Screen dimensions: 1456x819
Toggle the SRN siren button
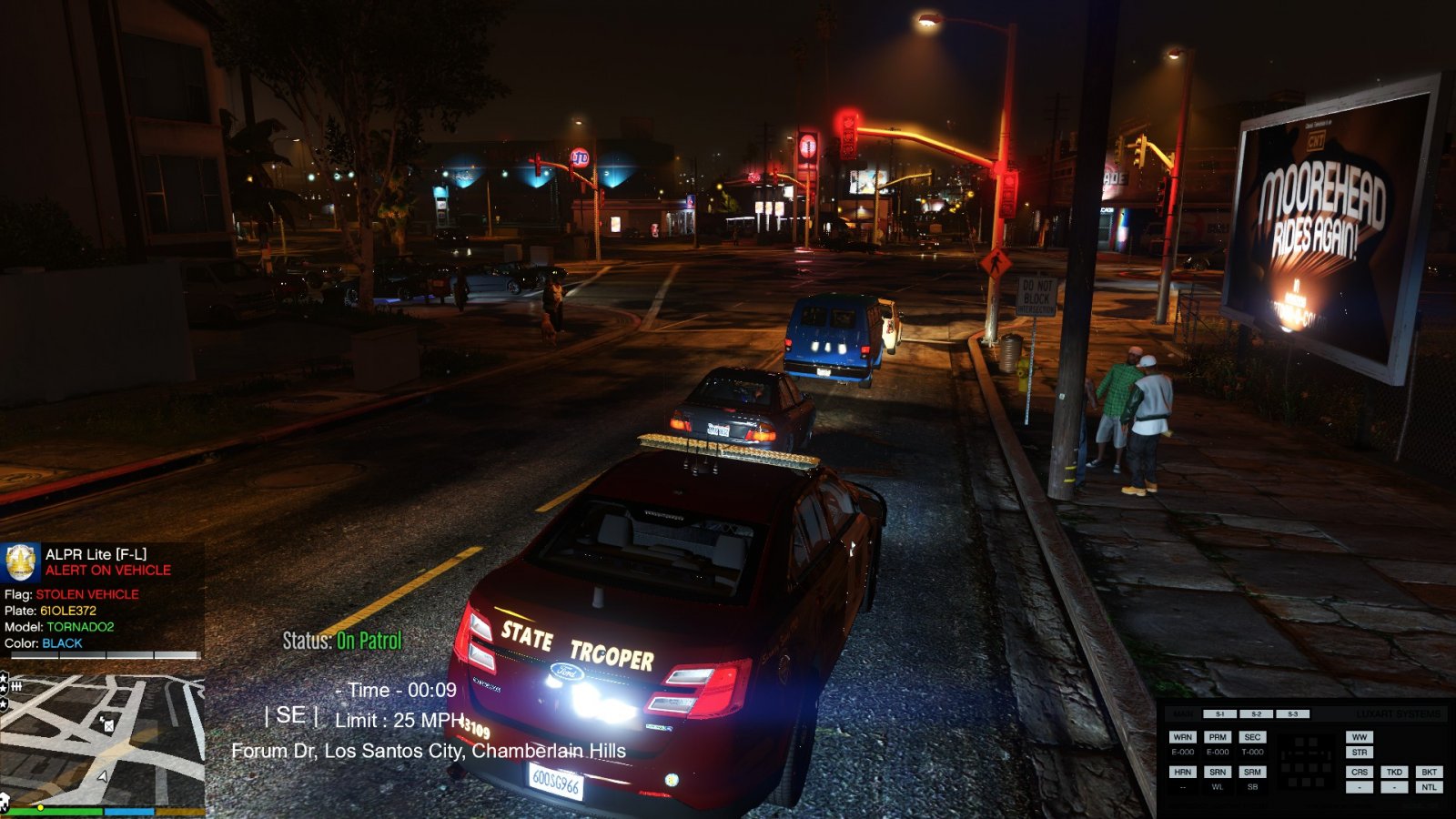pos(1218,772)
